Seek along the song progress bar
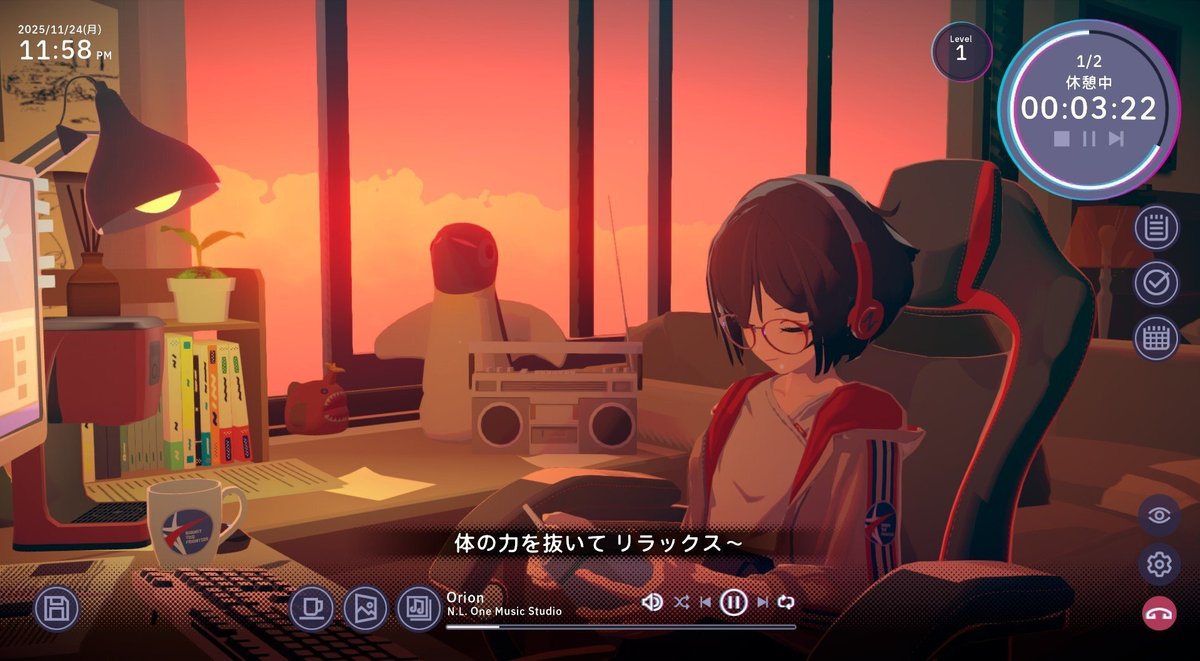The image size is (1200, 661). pos(620,627)
